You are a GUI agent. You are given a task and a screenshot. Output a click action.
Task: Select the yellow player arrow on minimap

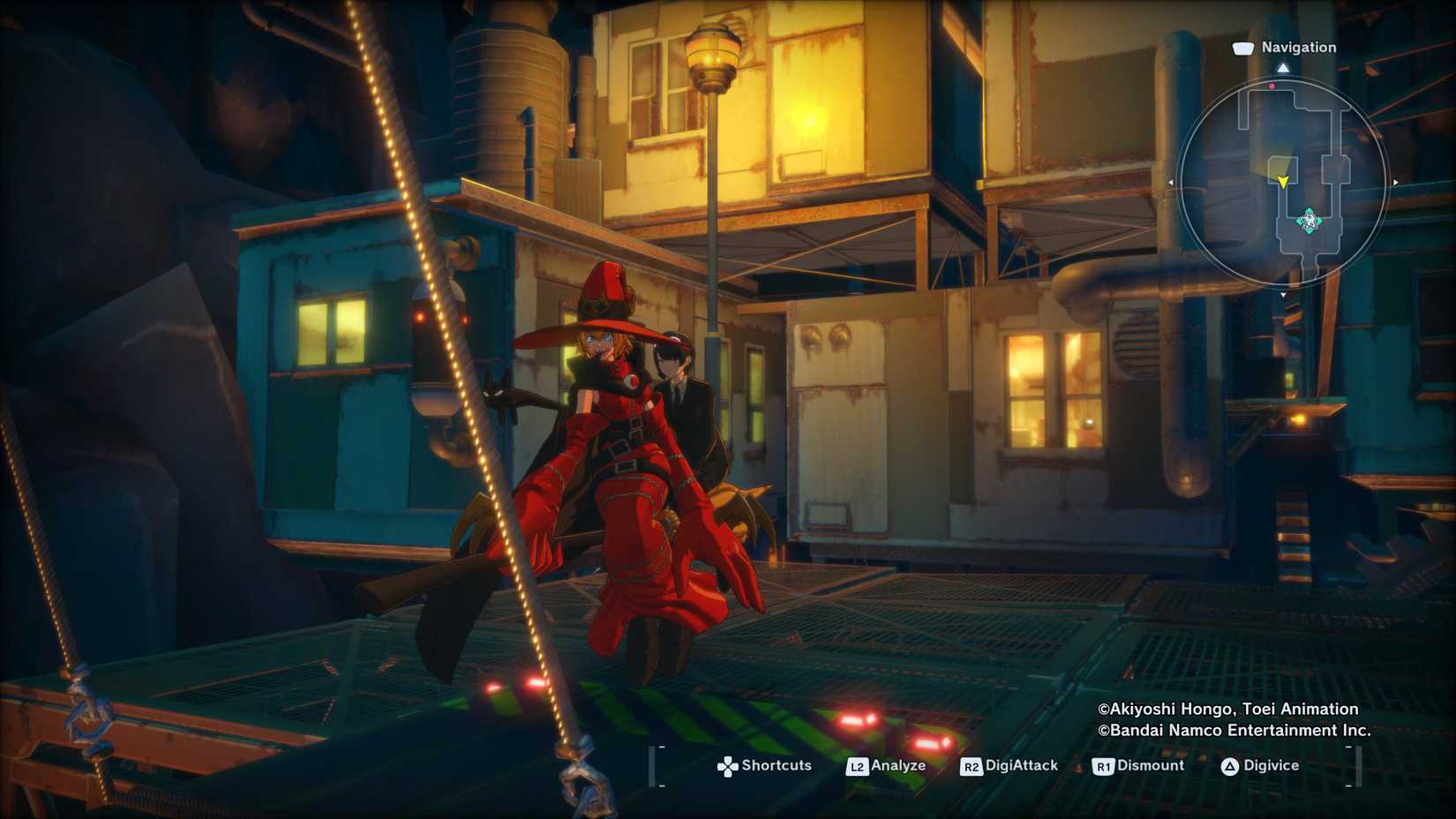[1283, 182]
